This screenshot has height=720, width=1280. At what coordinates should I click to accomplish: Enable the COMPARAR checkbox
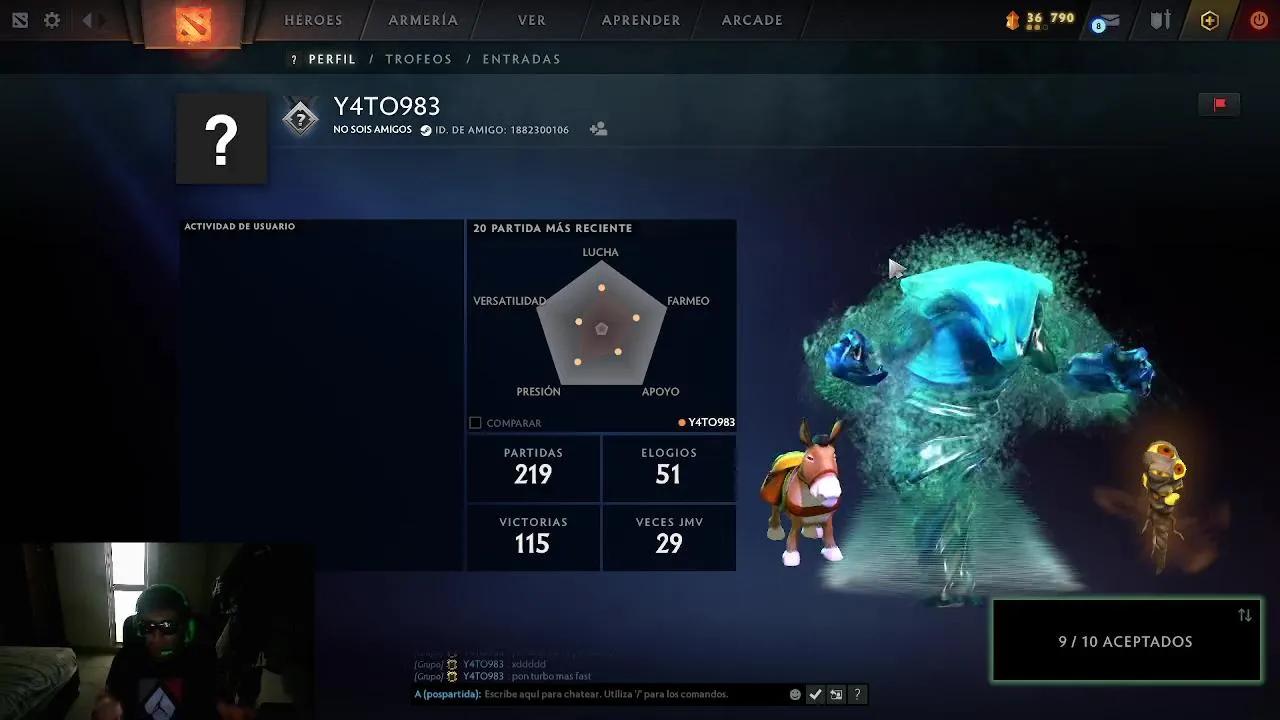(474, 422)
